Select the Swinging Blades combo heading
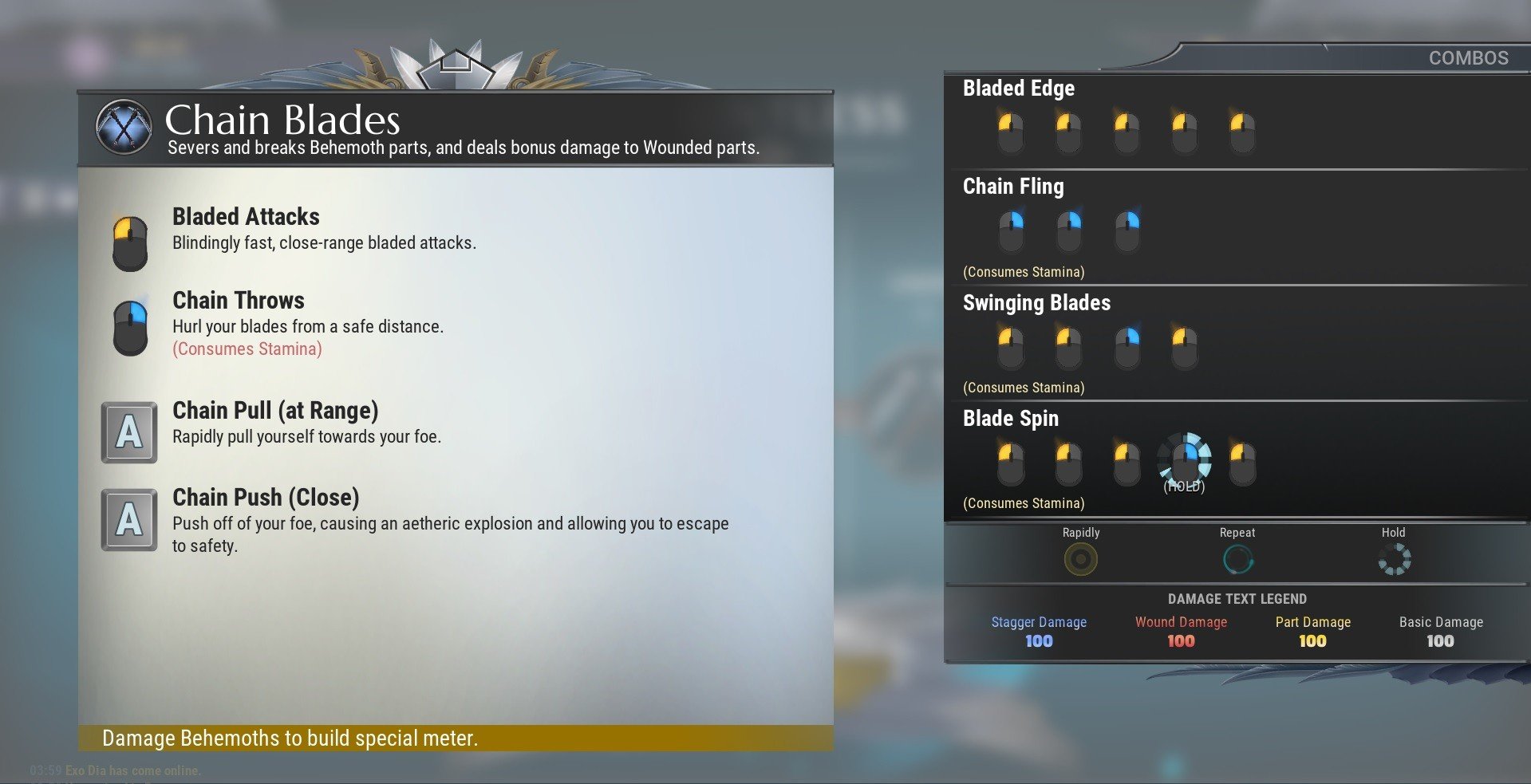The width and height of the screenshot is (1531, 784). pyautogui.click(x=1036, y=303)
